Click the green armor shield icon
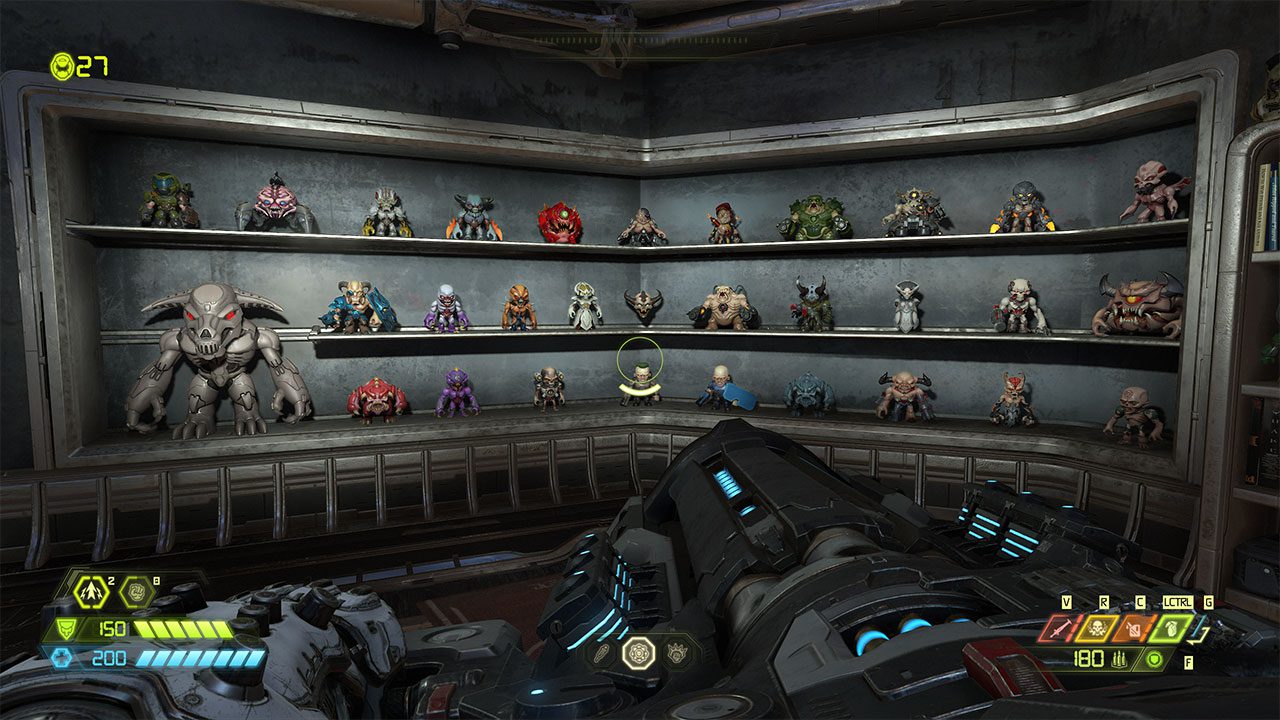 pos(67,629)
